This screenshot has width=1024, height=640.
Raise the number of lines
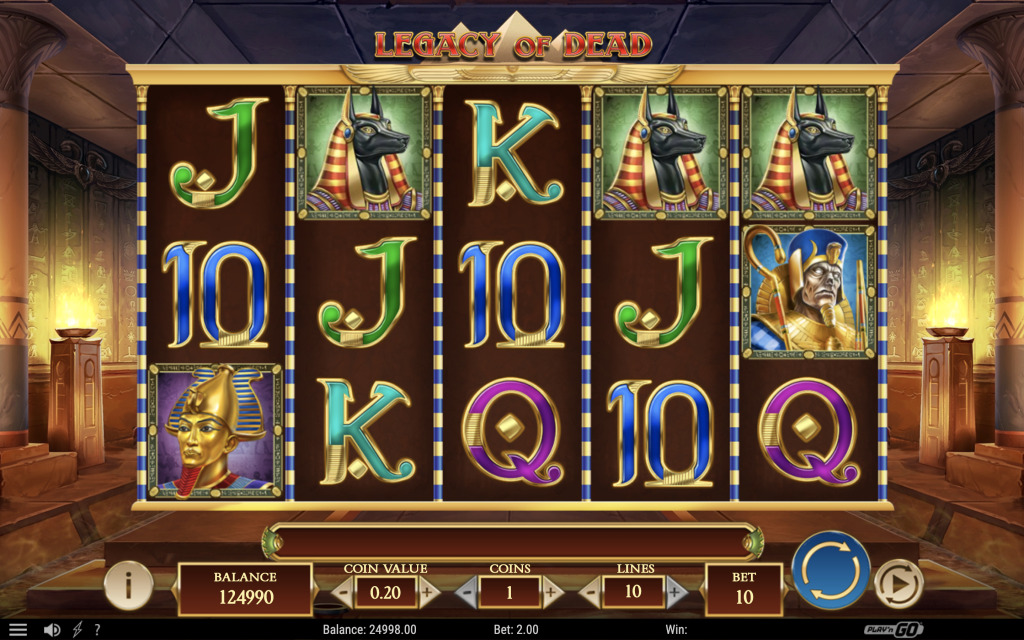coord(676,592)
